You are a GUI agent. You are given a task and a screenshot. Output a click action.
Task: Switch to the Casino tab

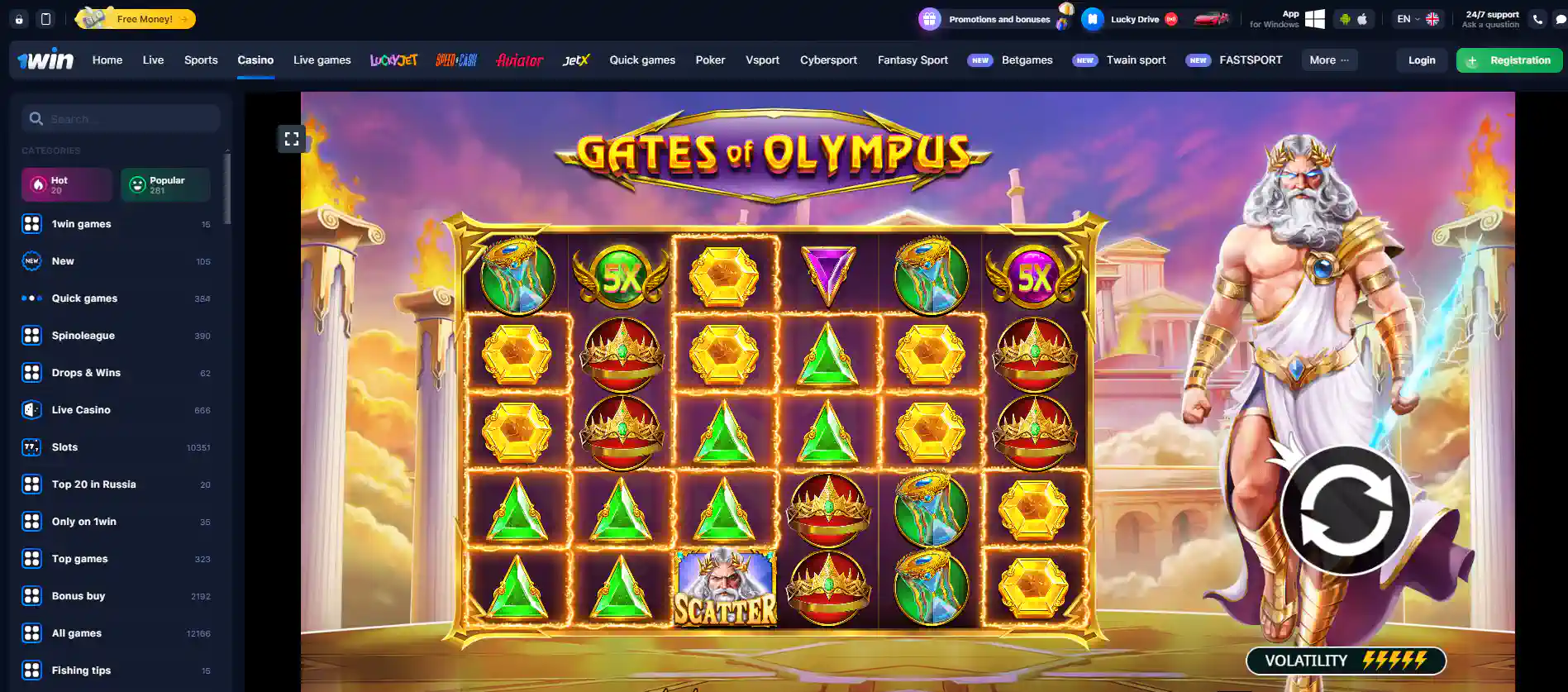(x=255, y=60)
